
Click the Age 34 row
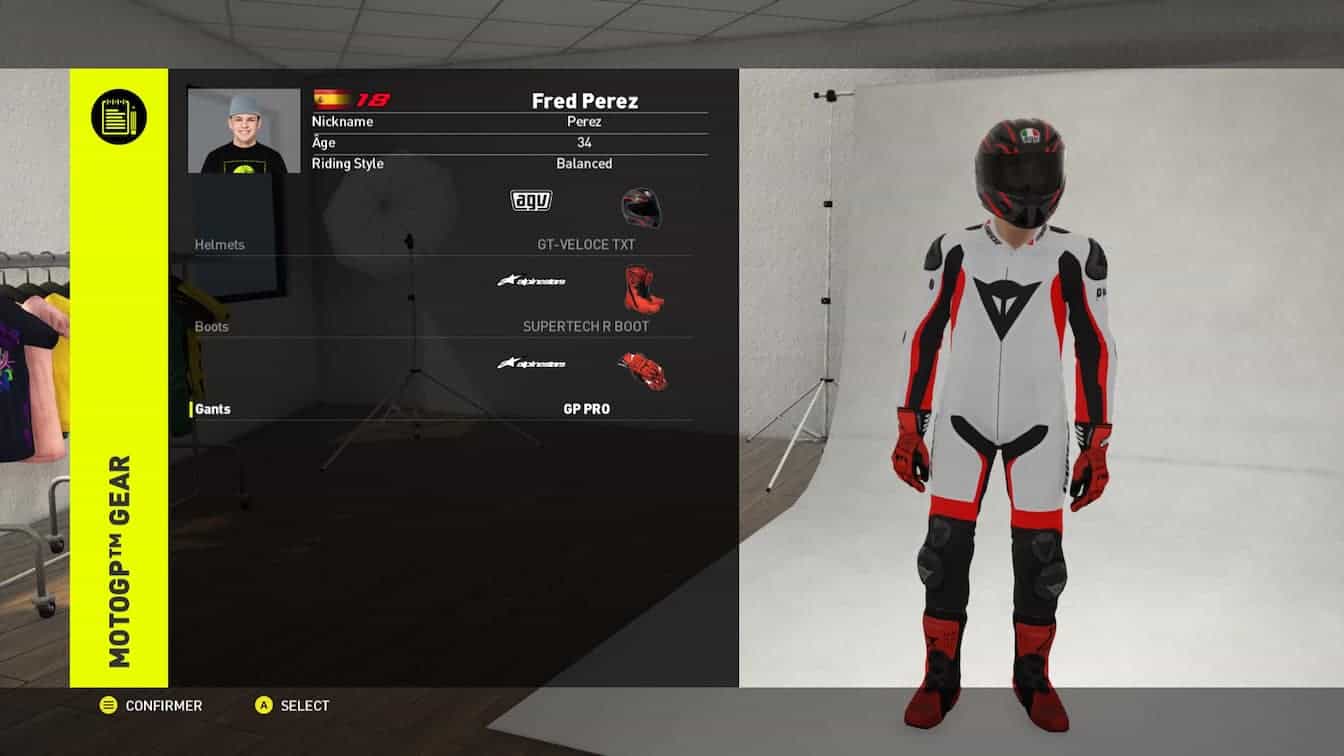[x=509, y=142]
